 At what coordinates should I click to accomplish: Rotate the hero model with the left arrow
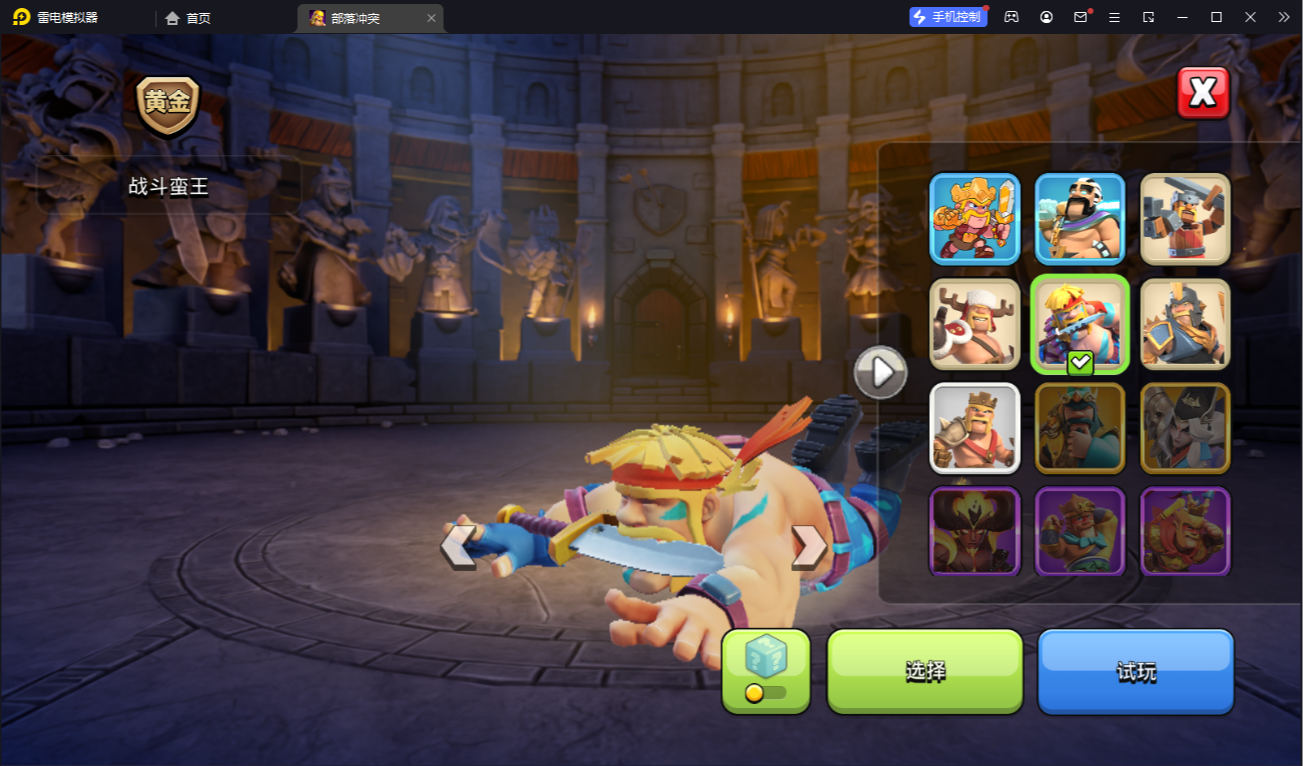pos(458,546)
